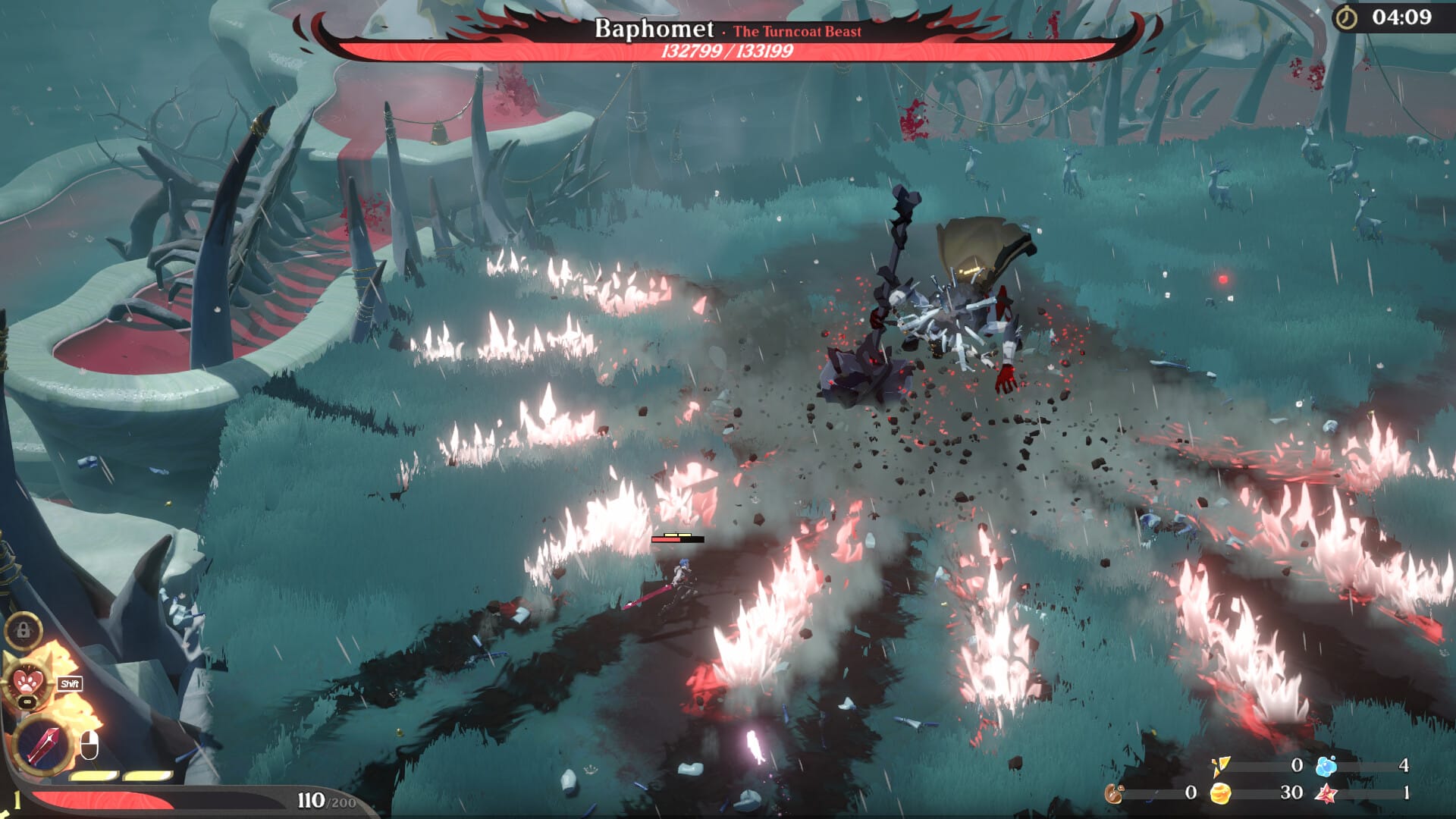This screenshot has width=1456, height=819.
Task: Activate the red crystal sword attack icon
Action: (x=42, y=744)
